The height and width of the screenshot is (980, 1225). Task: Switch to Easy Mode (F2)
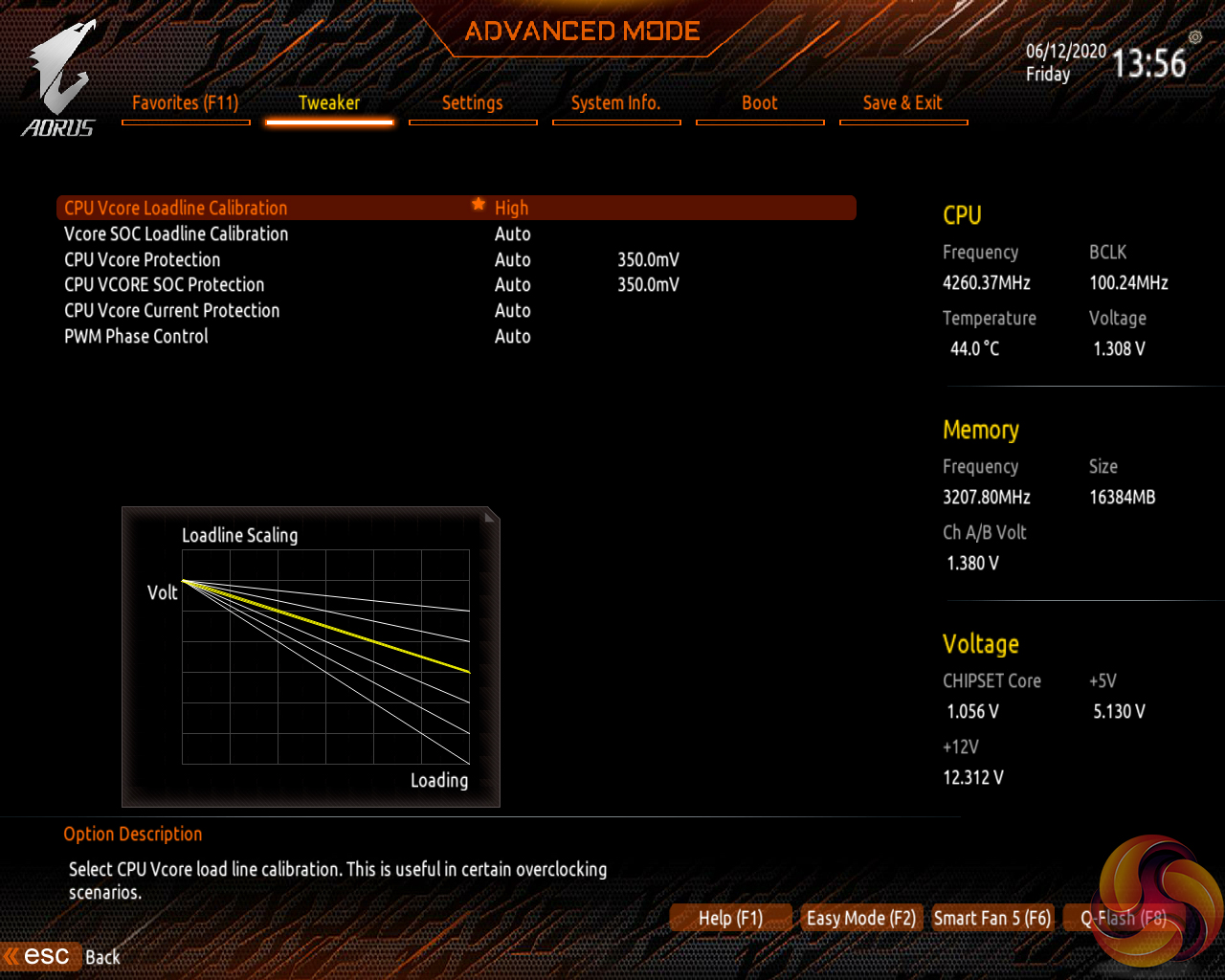(x=860, y=918)
